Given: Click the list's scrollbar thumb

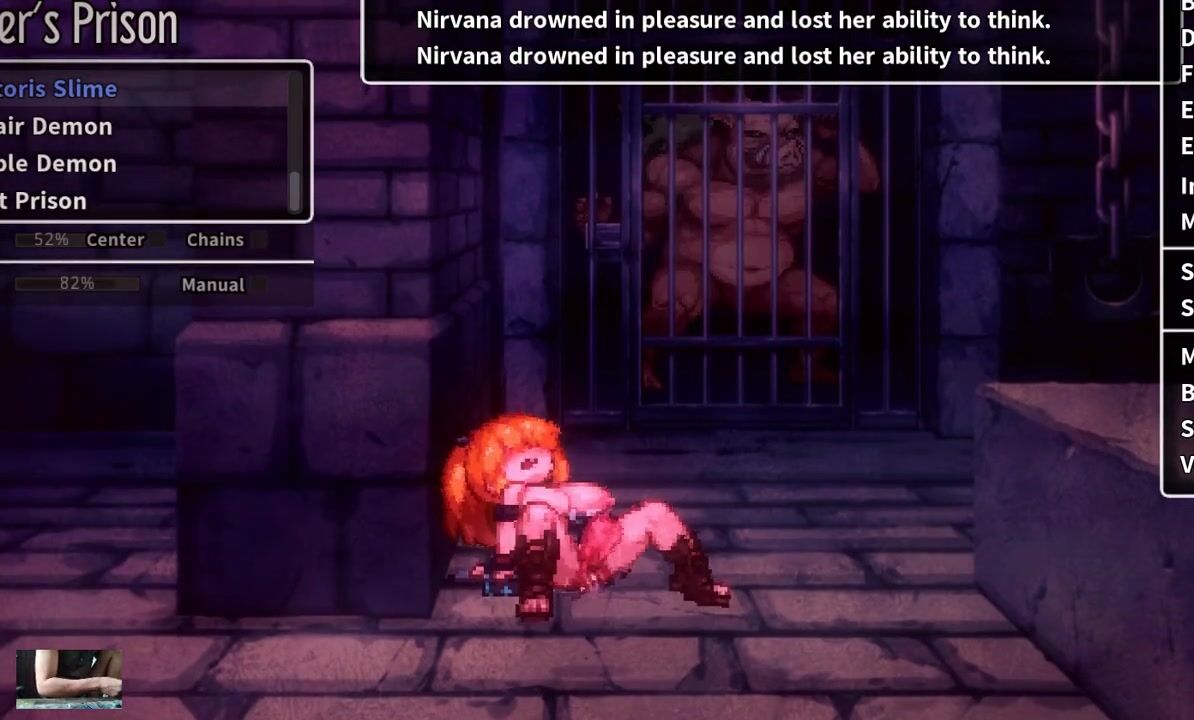Looking at the screenshot, I should click(x=295, y=190).
